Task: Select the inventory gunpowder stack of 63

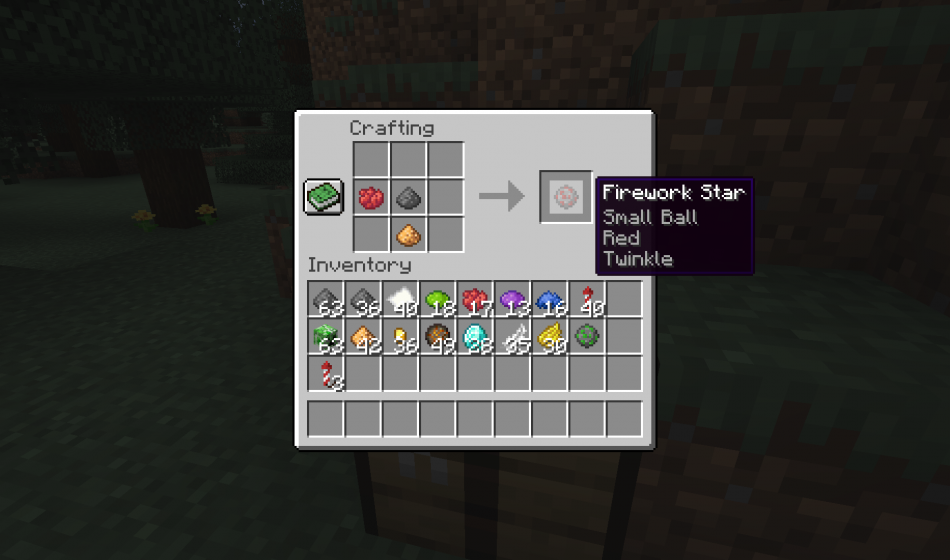Action: [x=325, y=299]
